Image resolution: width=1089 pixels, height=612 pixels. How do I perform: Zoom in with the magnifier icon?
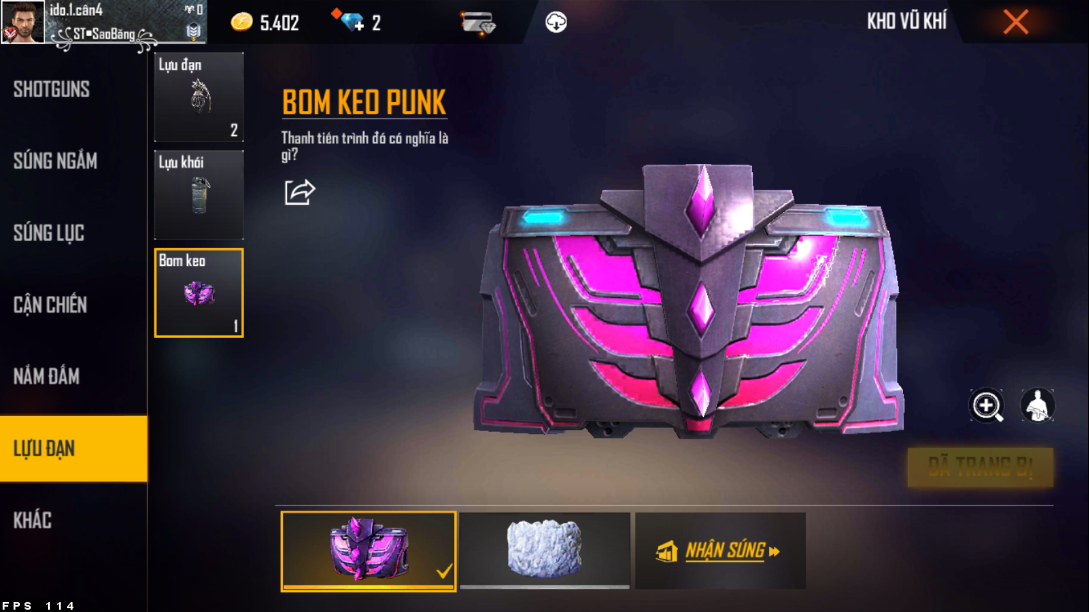[987, 405]
